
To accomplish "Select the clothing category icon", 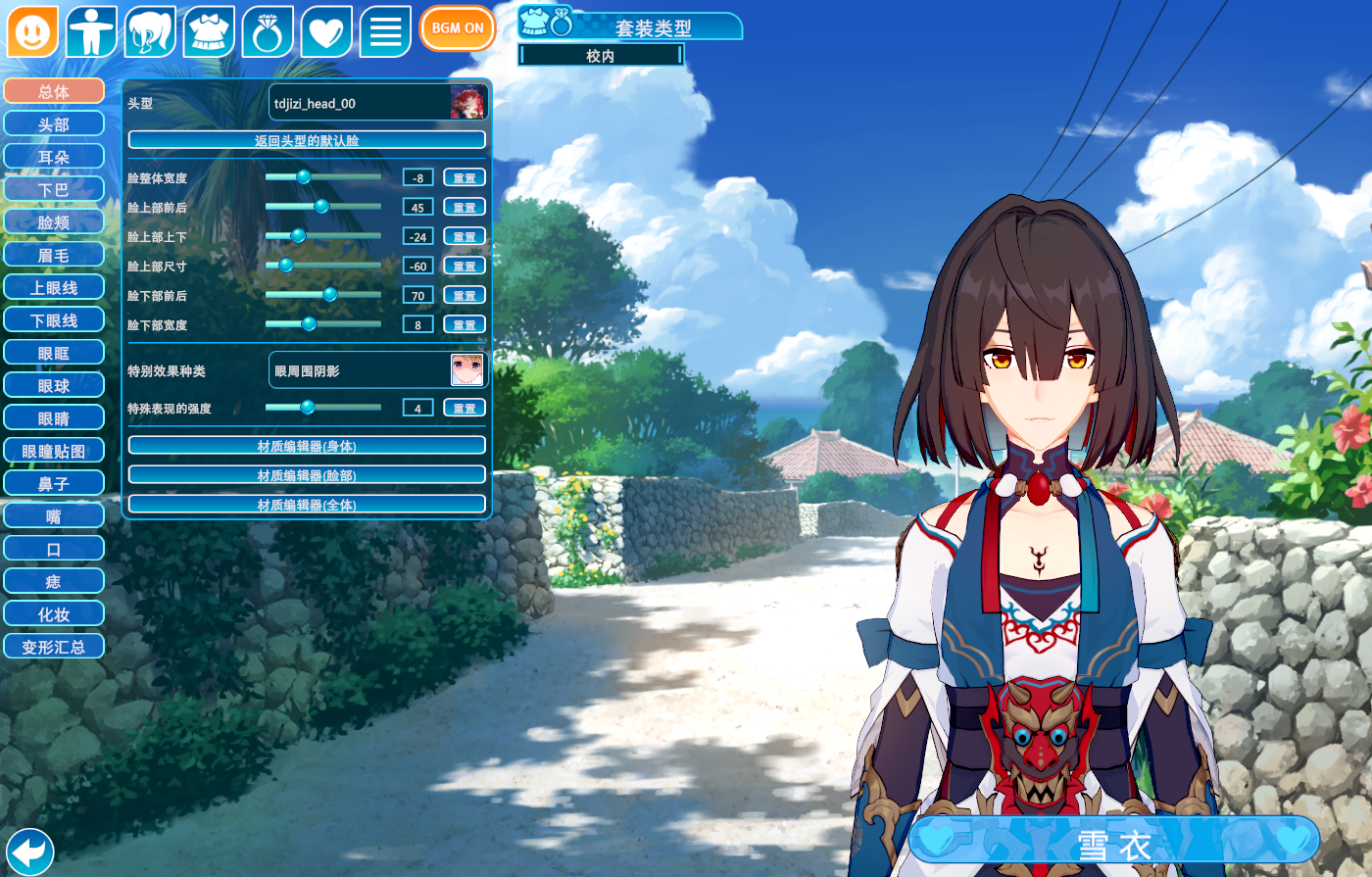I will [209, 32].
